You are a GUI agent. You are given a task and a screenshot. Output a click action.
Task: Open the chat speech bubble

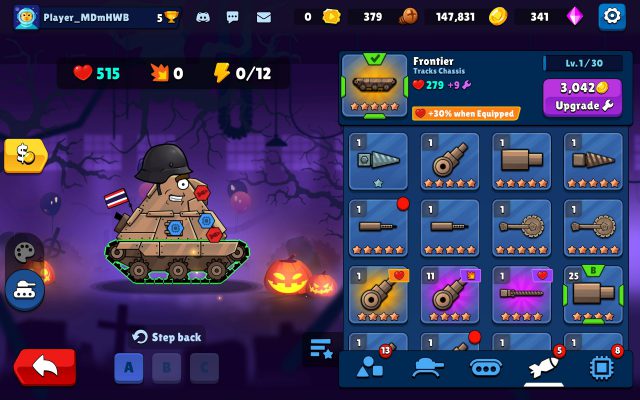(x=233, y=17)
